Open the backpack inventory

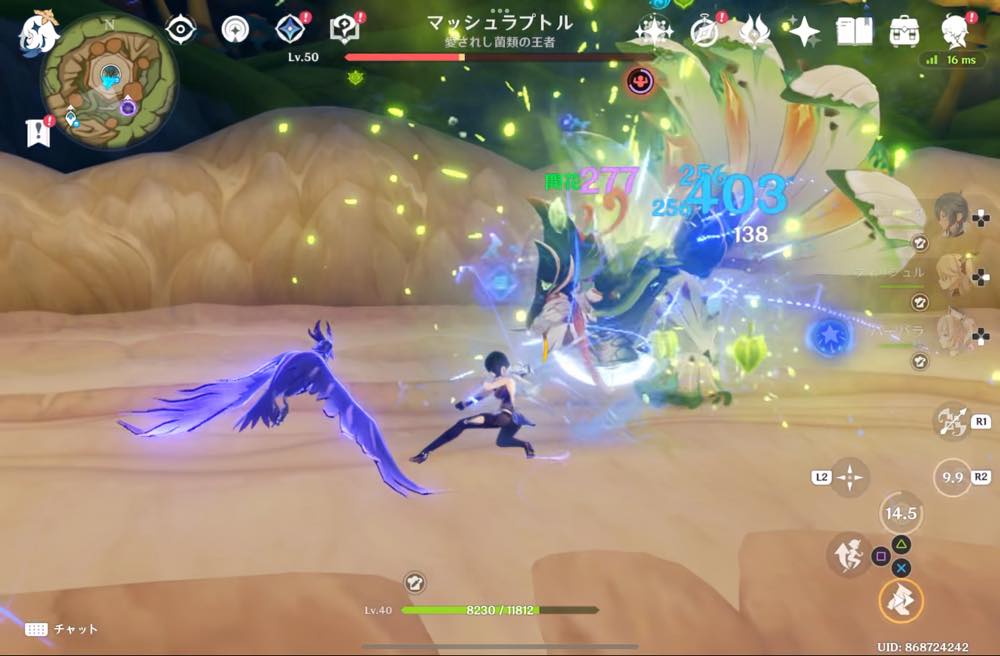904,32
